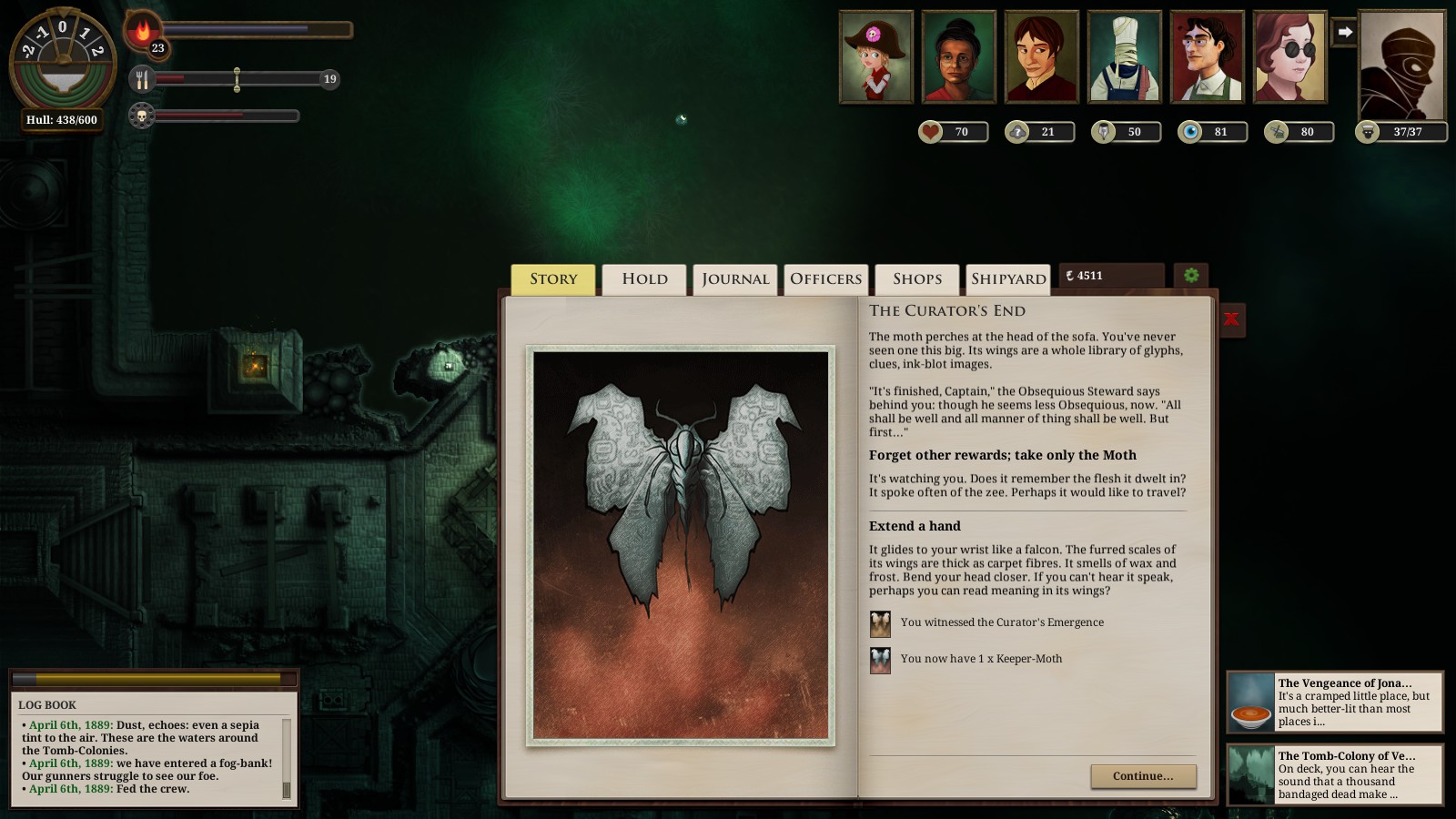Open the Hold tab
This screenshot has width=1456, height=819.
coord(644,279)
